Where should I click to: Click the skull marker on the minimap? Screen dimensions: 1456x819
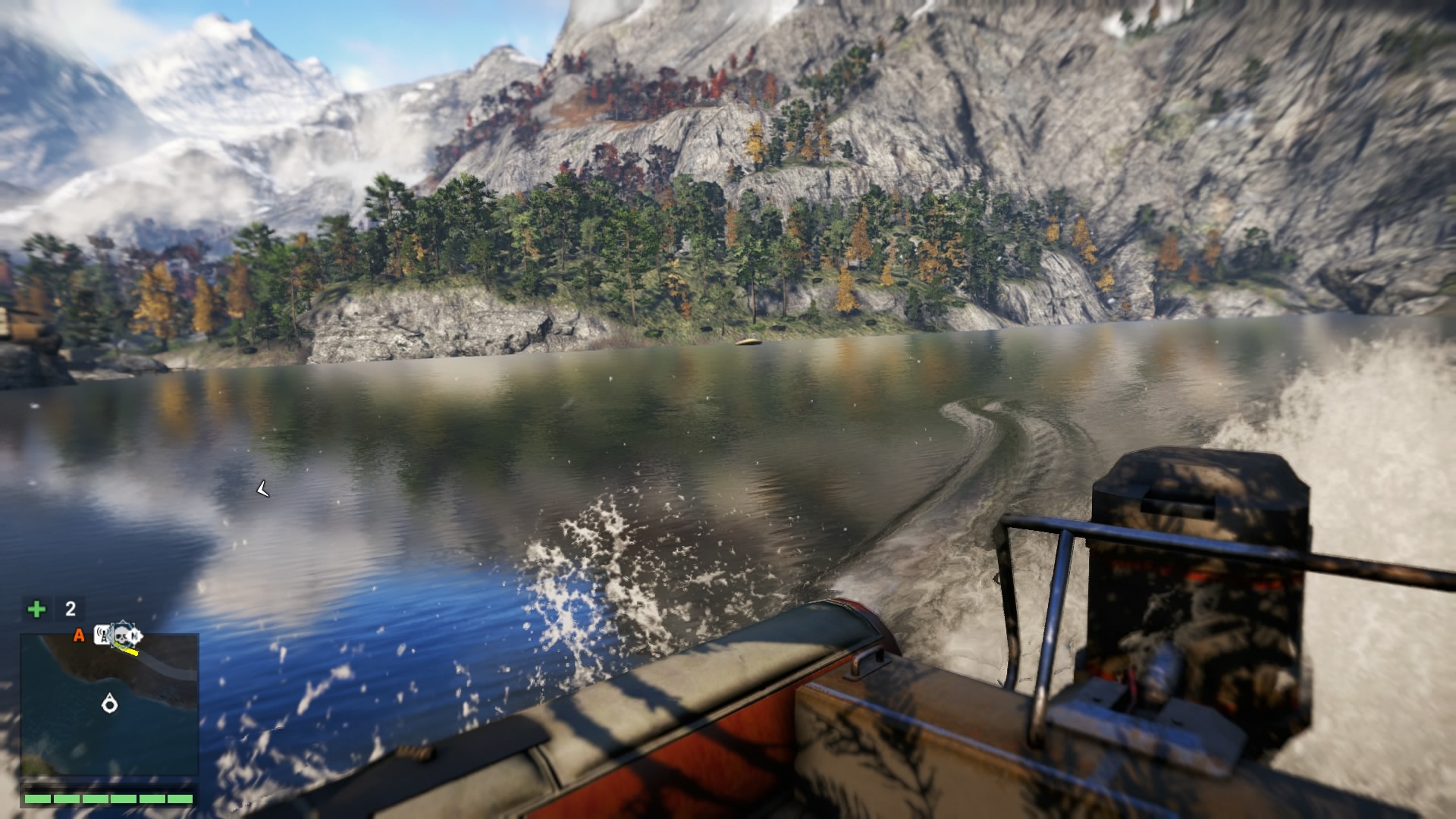click(121, 635)
